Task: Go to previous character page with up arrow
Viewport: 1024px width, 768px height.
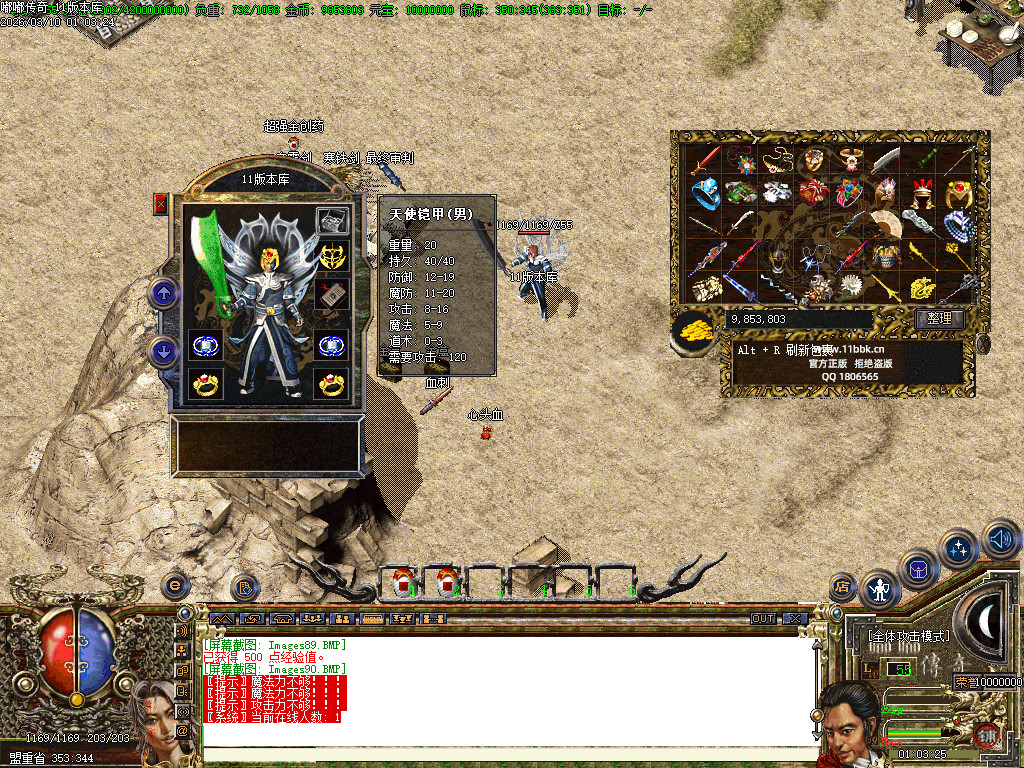Action: point(163,293)
